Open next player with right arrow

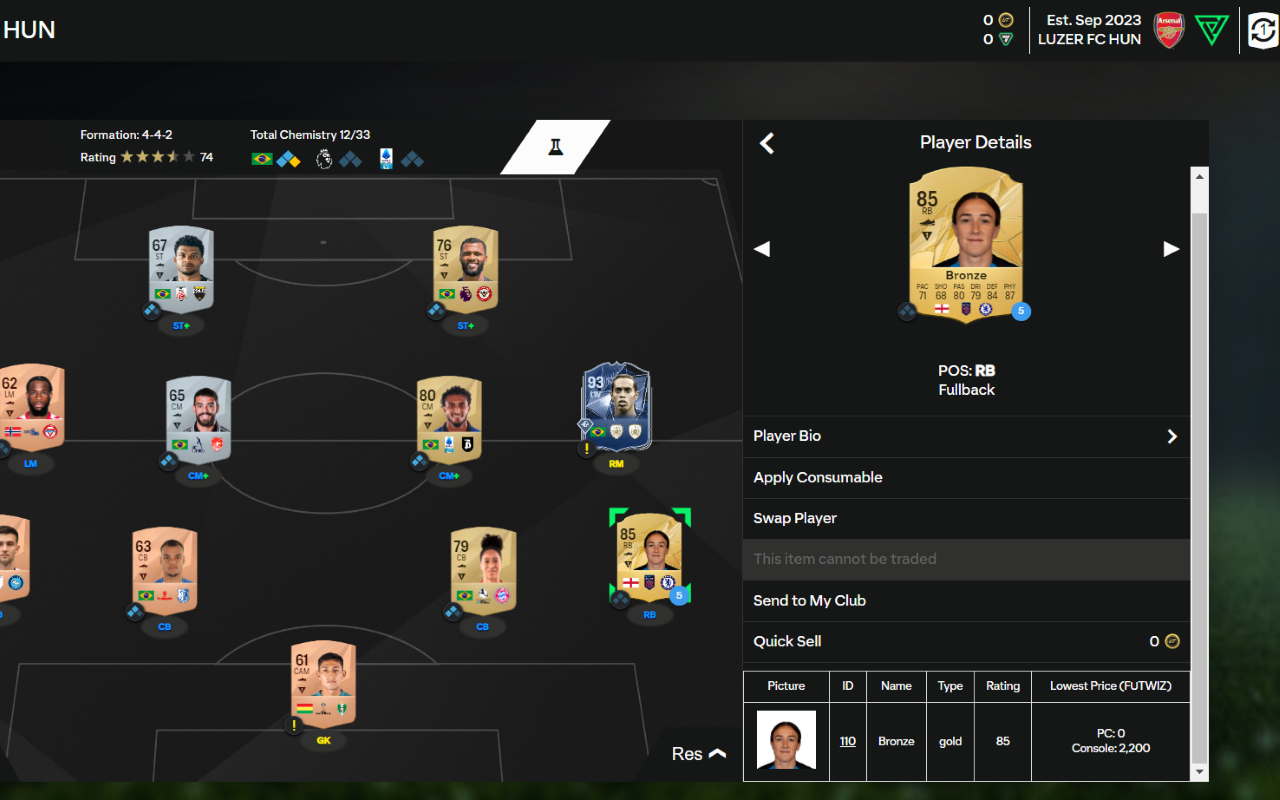point(1171,249)
